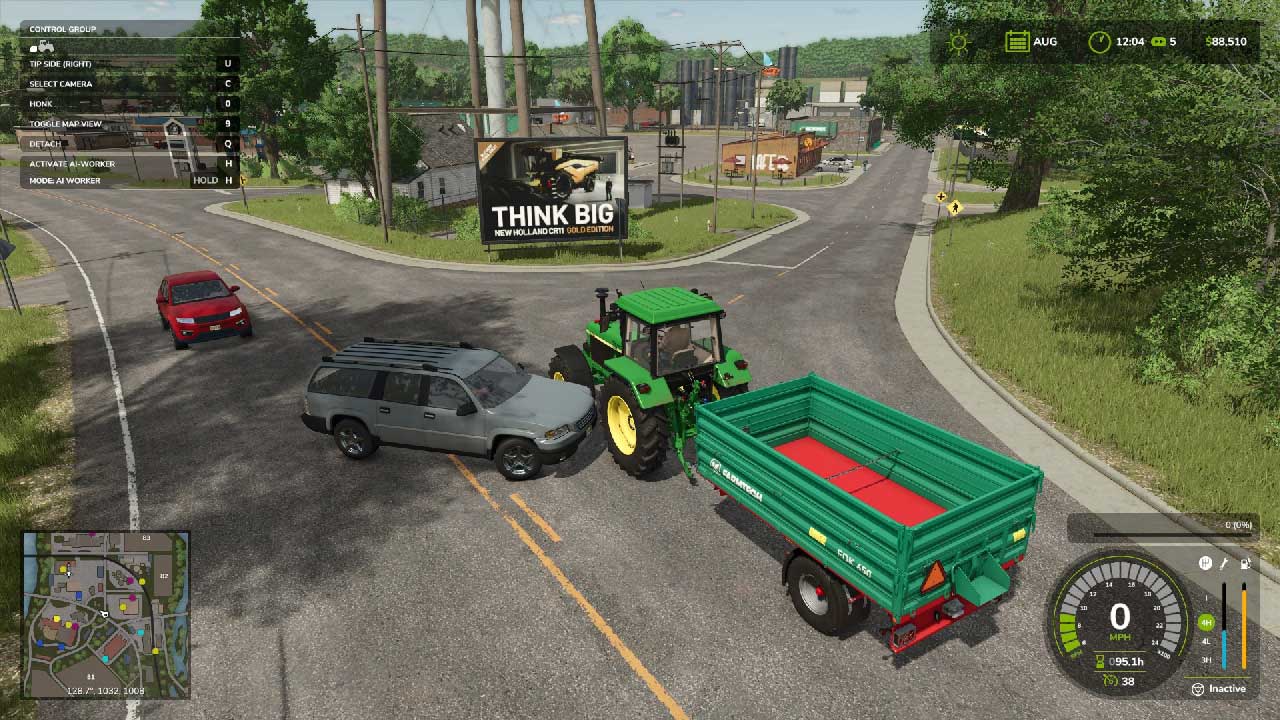
Task: Click the sunny weather icon
Action: (959, 42)
